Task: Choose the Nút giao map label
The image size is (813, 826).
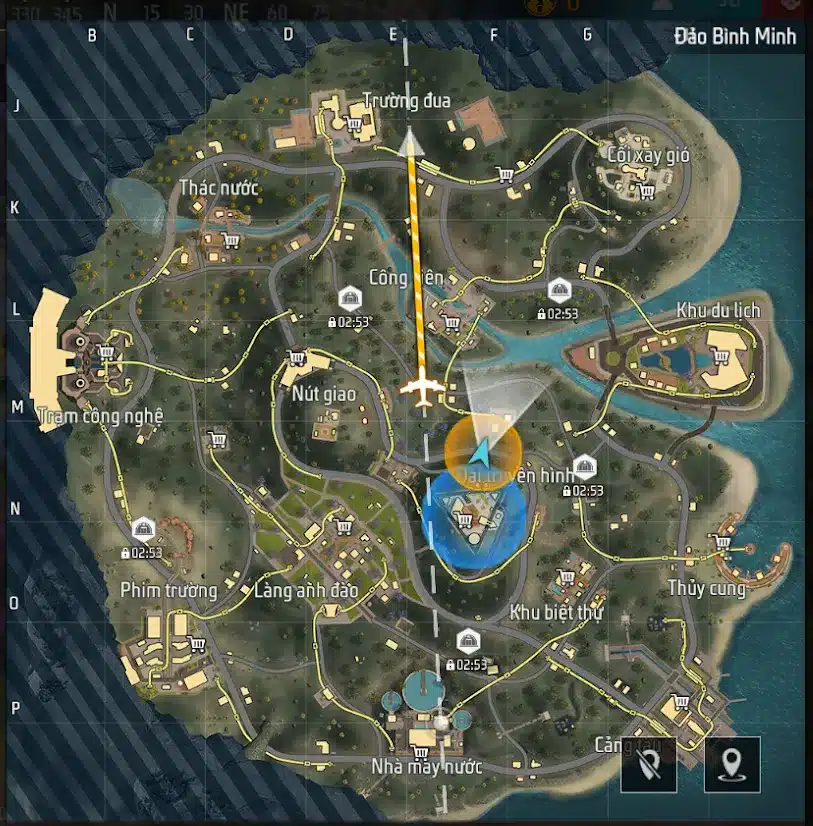Action: tap(324, 394)
